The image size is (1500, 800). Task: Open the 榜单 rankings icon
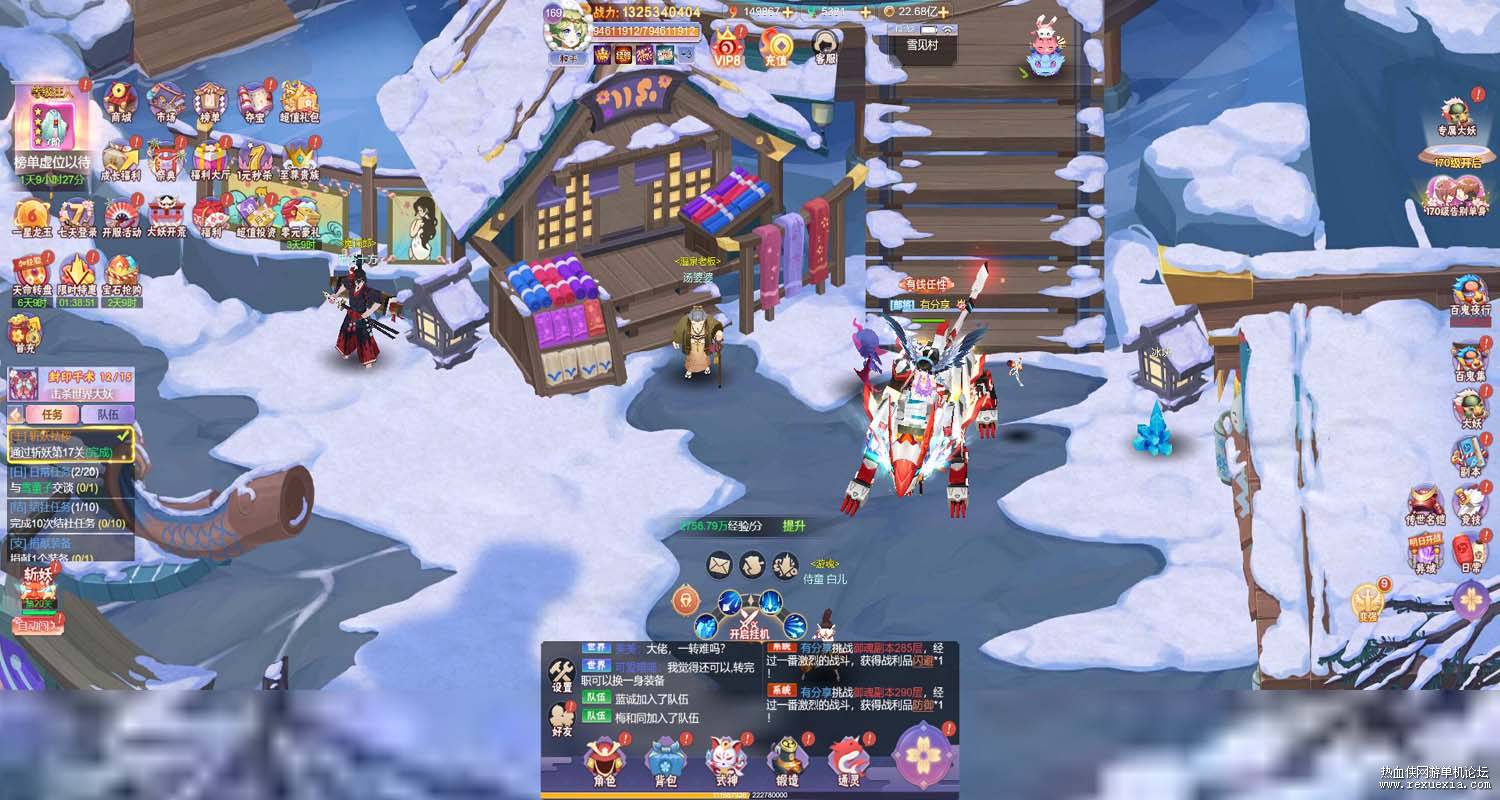point(209,101)
